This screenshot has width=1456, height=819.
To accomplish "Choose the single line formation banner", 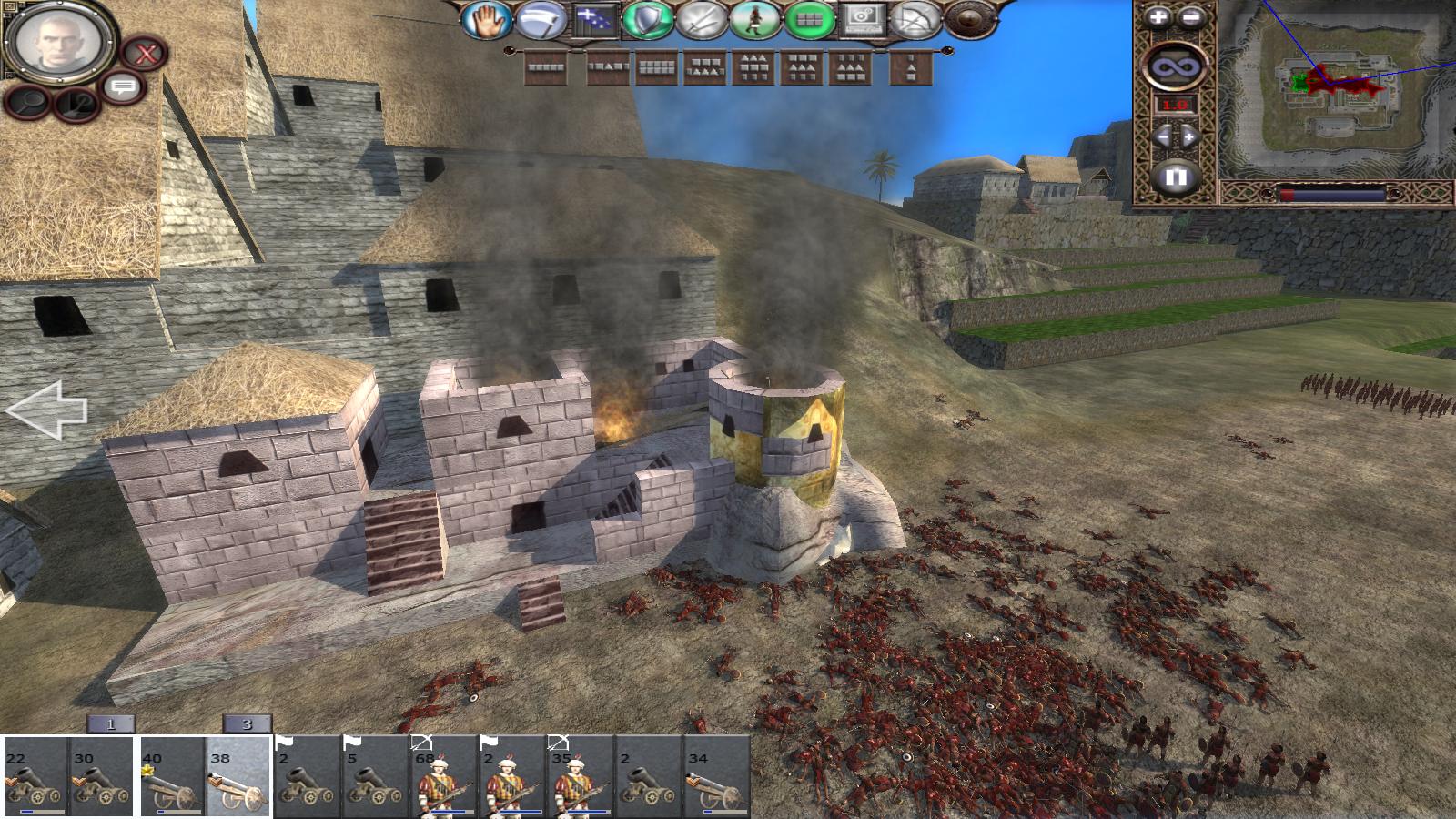I will [547, 67].
